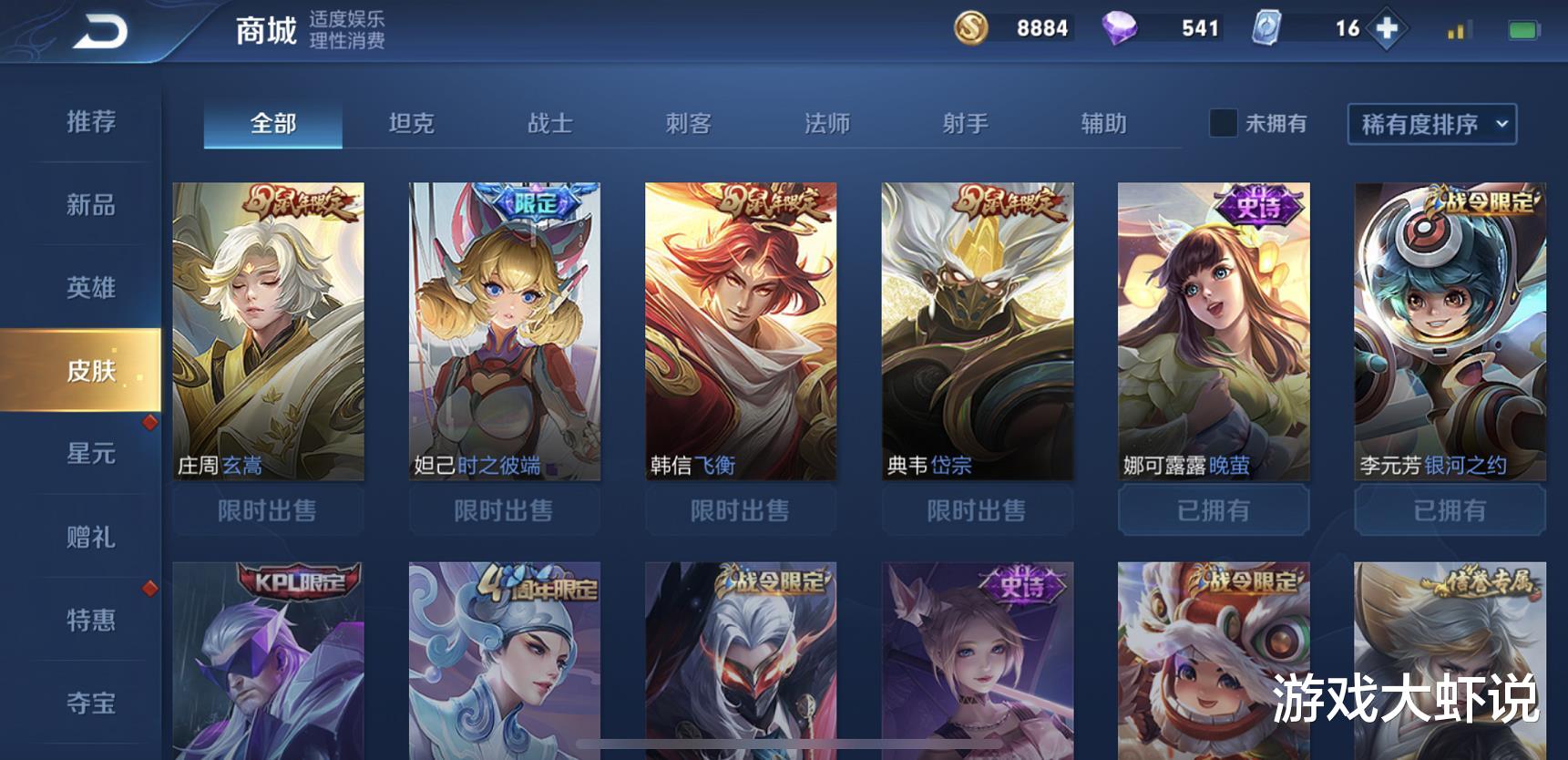Tap the plus icon to recharge currency

(1388, 28)
